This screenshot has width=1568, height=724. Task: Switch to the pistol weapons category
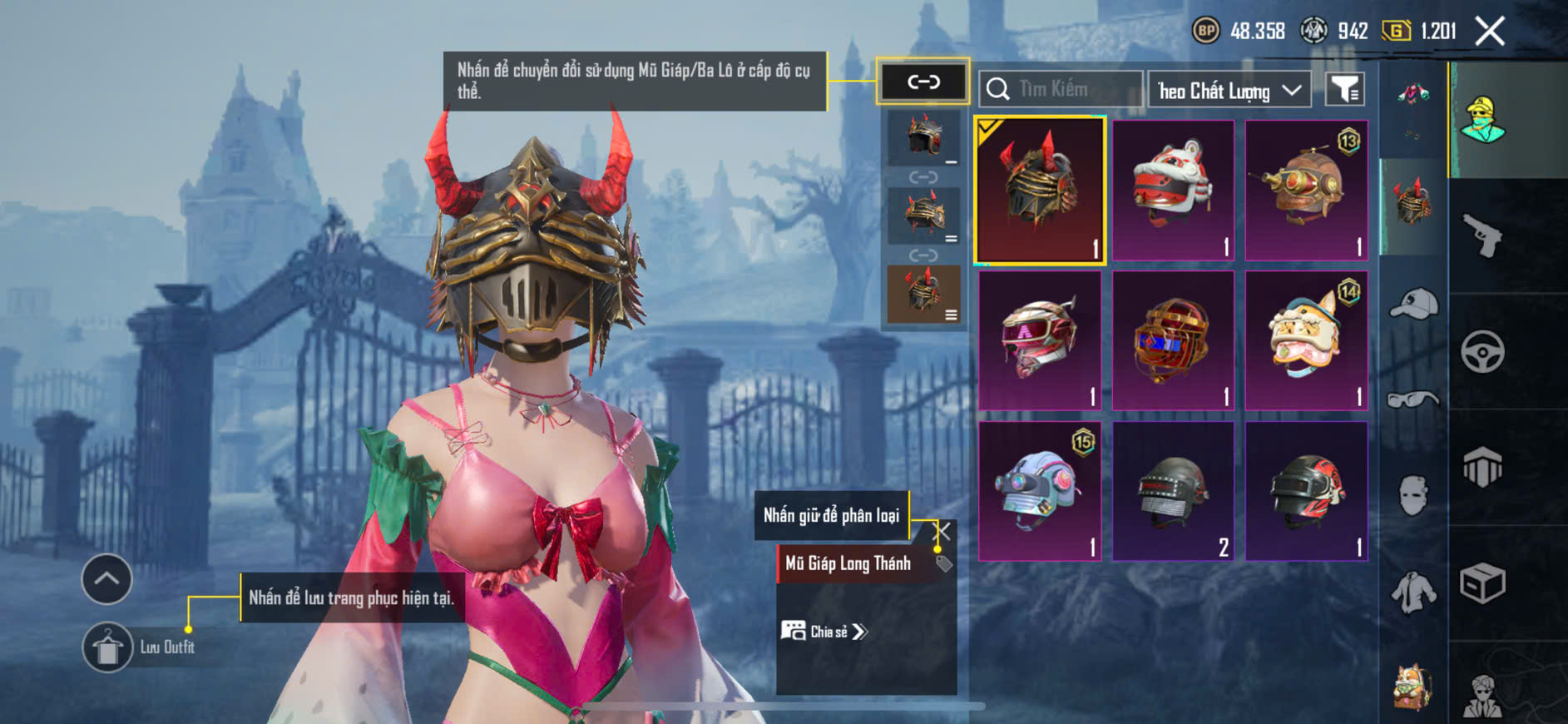click(1482, 236)
